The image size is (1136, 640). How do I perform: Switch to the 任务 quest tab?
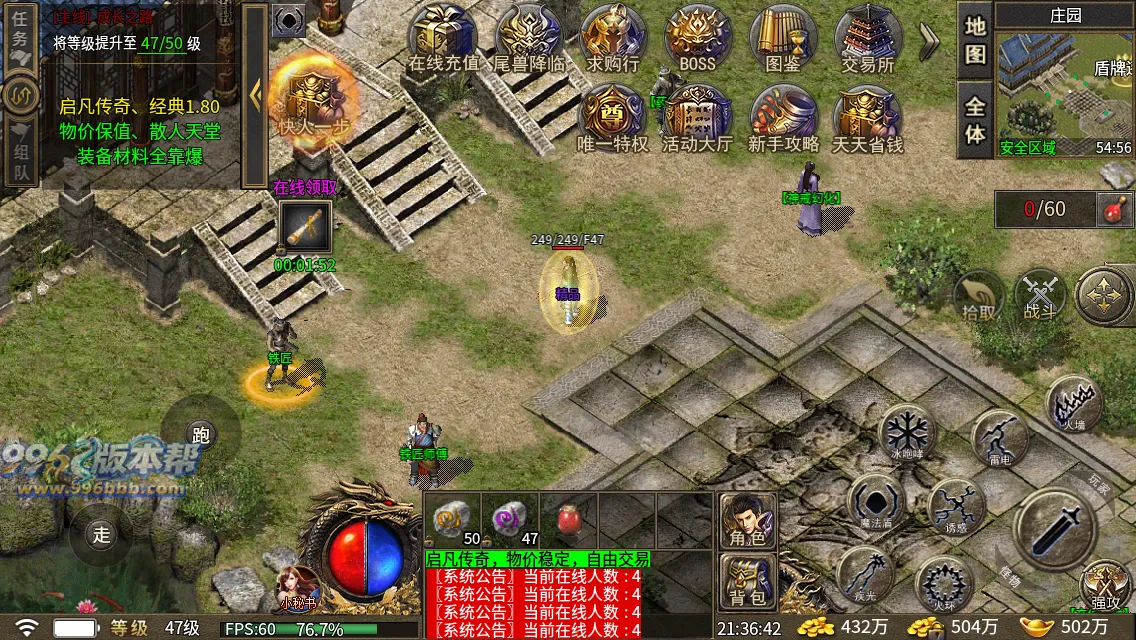click(20, 38)
